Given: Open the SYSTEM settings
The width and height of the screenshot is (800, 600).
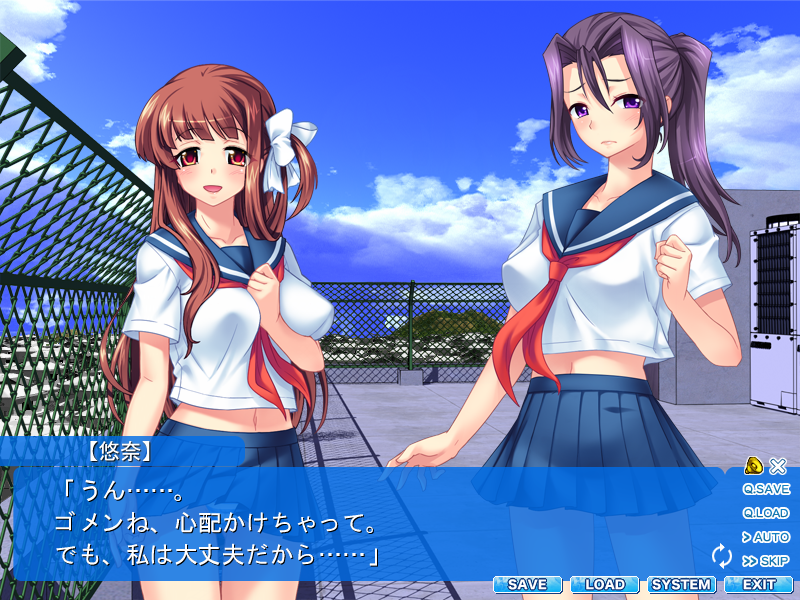Looking at the screenshot, I should [x=681, y=584].
